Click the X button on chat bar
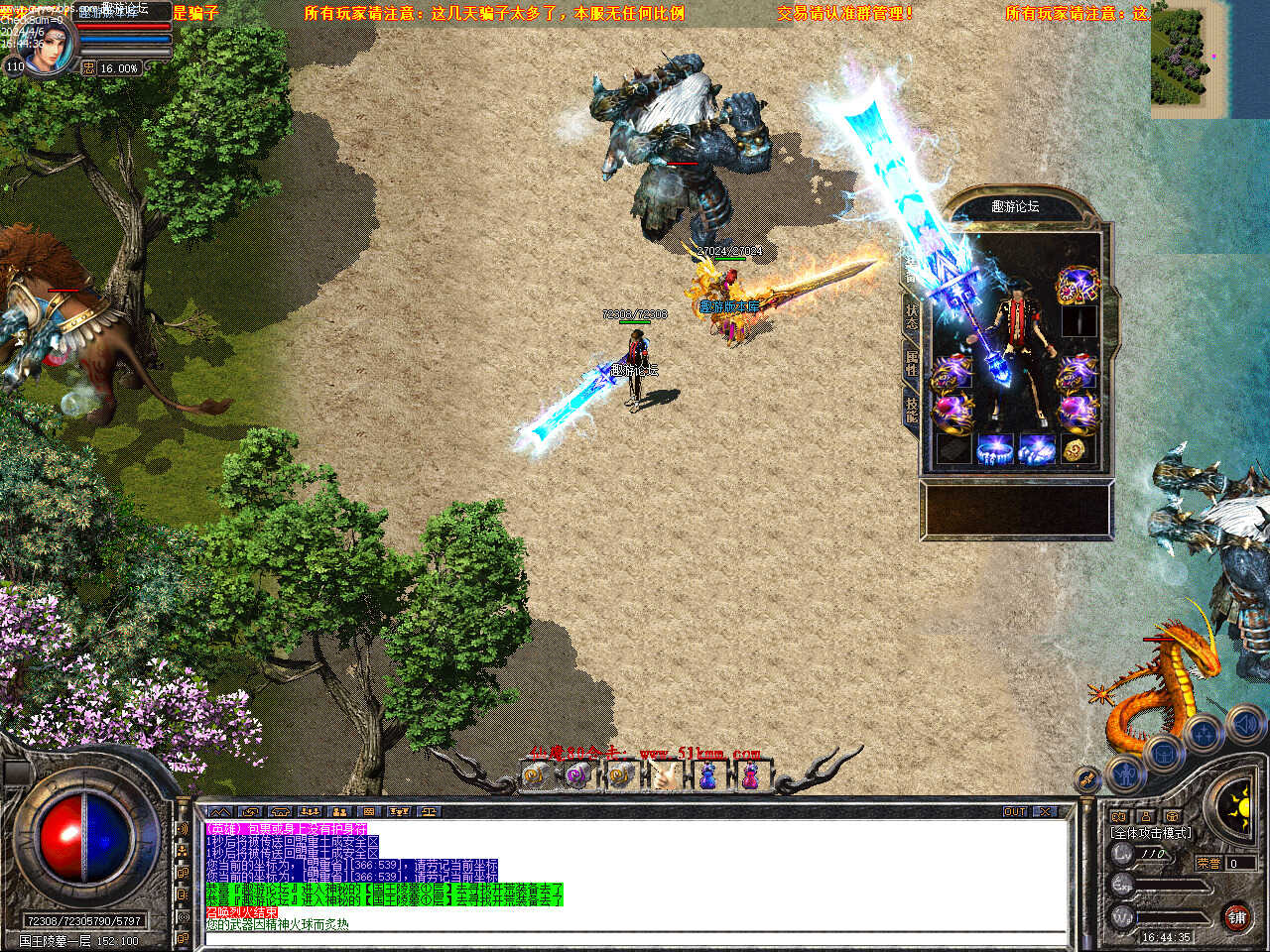This screenshot has height=952, width=1270. (1046, 811)
